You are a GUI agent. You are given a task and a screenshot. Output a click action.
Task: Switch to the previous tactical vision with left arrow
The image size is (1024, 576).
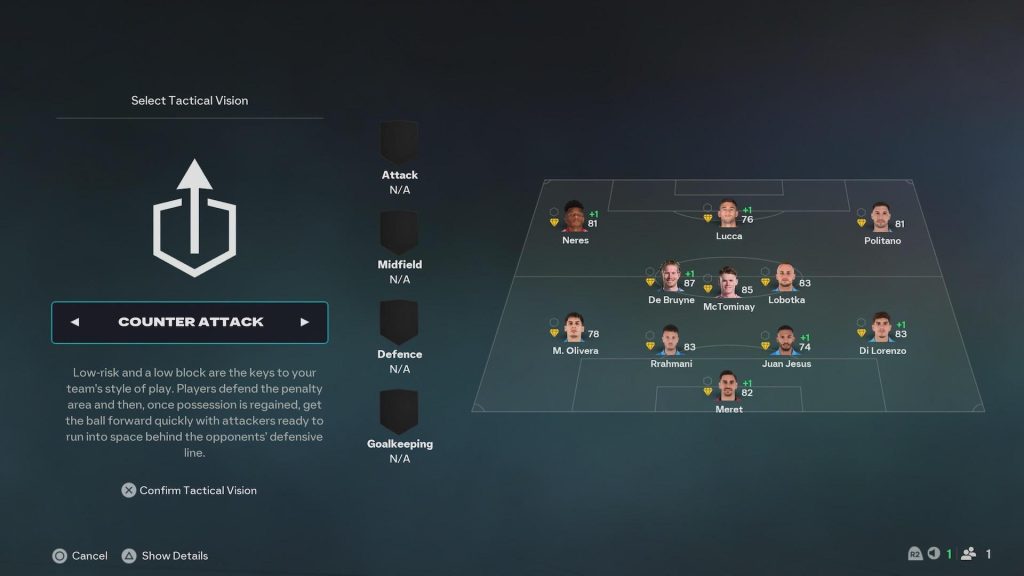point(75,322)
